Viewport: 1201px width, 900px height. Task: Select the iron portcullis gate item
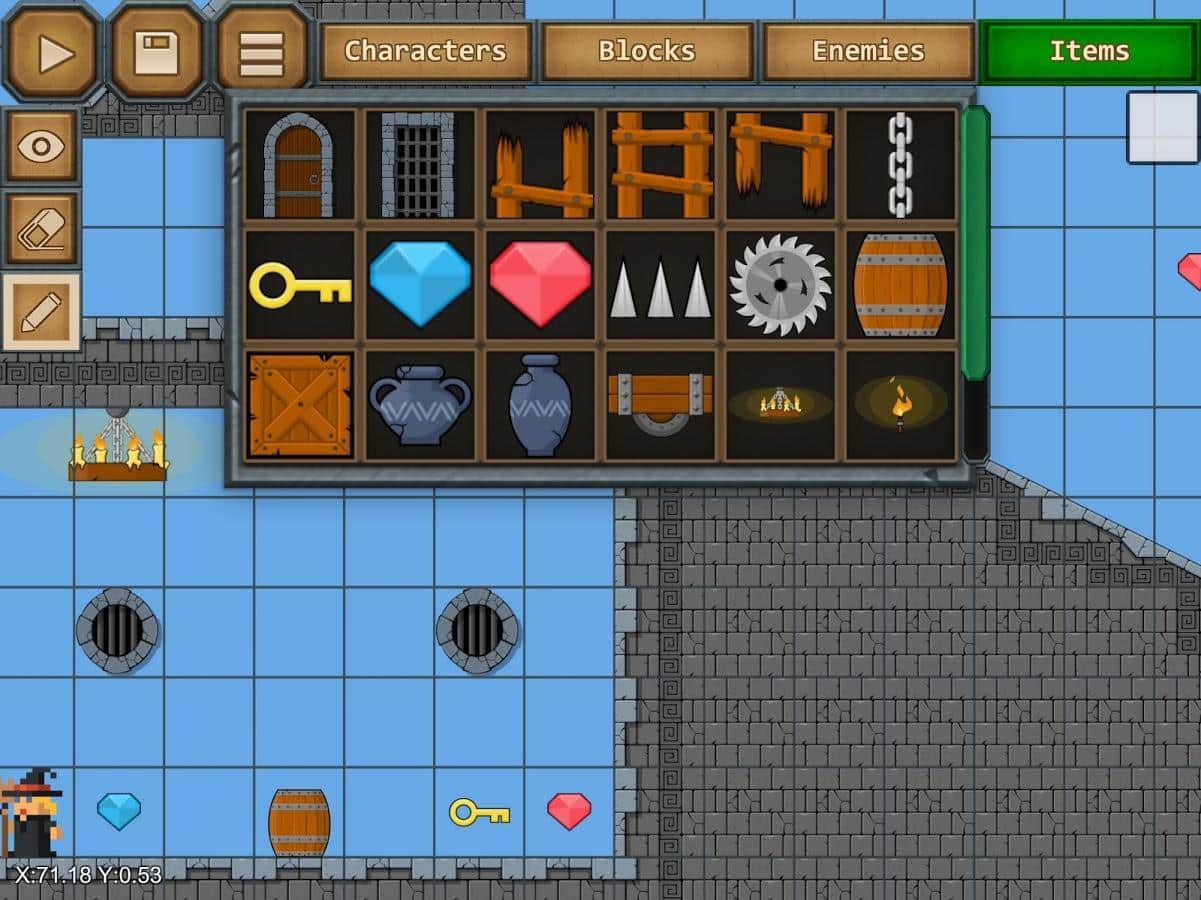(420, 165)
